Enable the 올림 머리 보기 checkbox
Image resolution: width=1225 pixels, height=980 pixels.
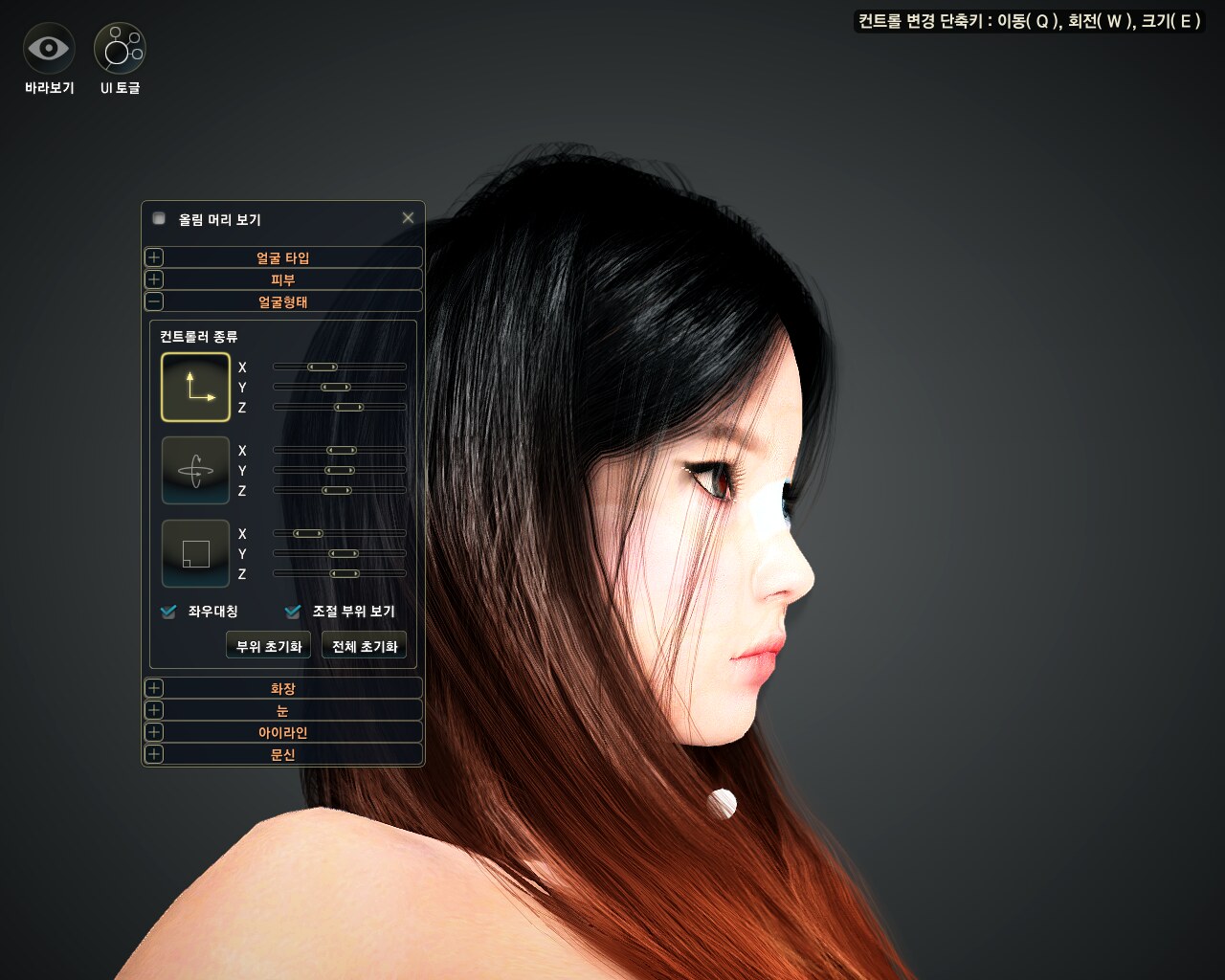tap(159, 218)
